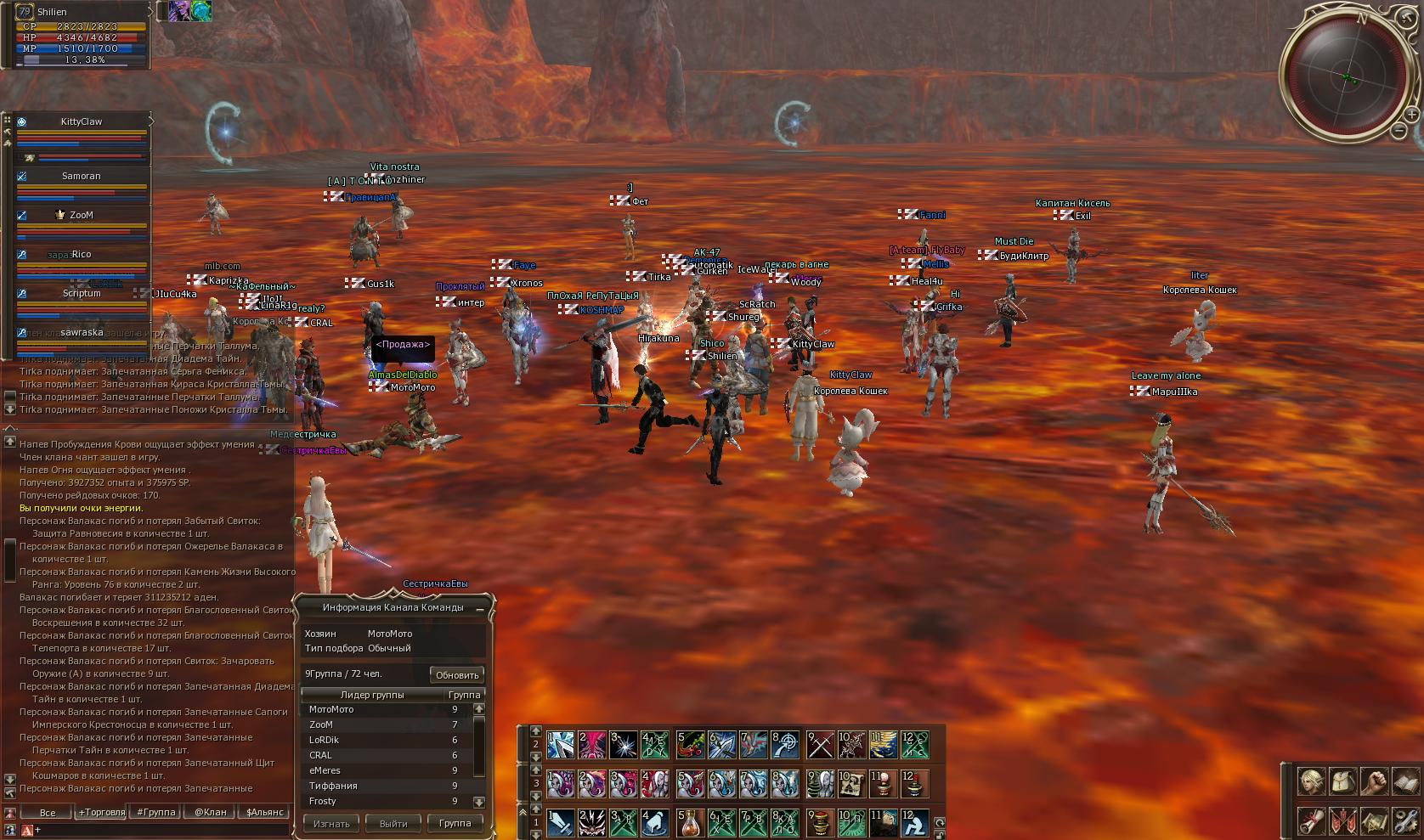1424x840 pixels.
Task: Open the $Альянс chat tab
Action: click(x=265, y=812)
